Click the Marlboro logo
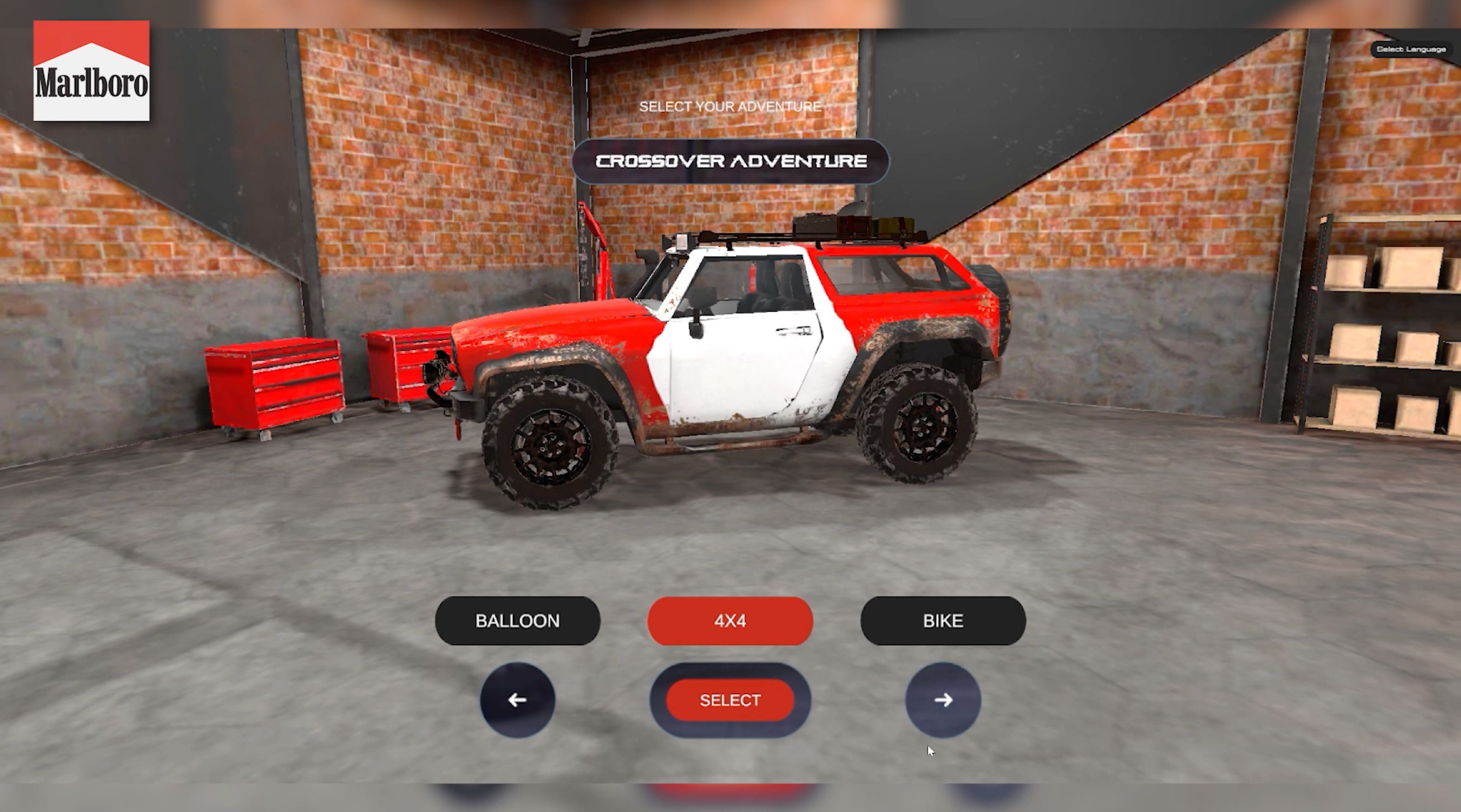The height and width of the screenshot is (812, 1461). tap(92, 71)
